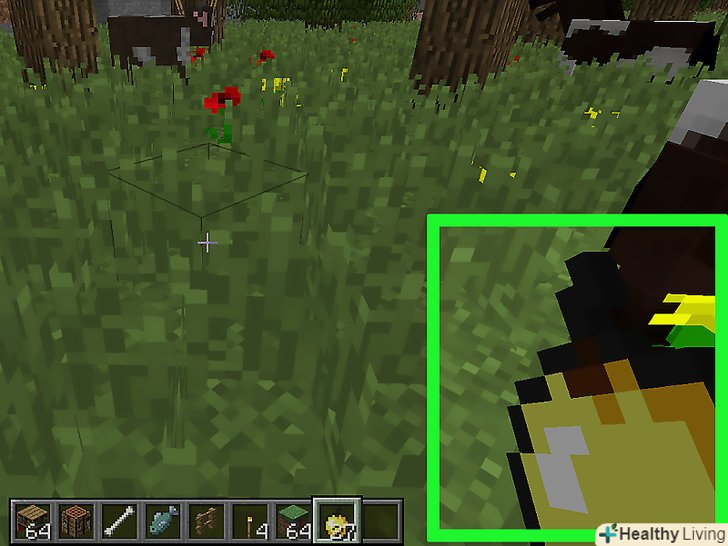Choose the grass block stack slot
This screenshot has width=728, height=546.
[294, 519]
